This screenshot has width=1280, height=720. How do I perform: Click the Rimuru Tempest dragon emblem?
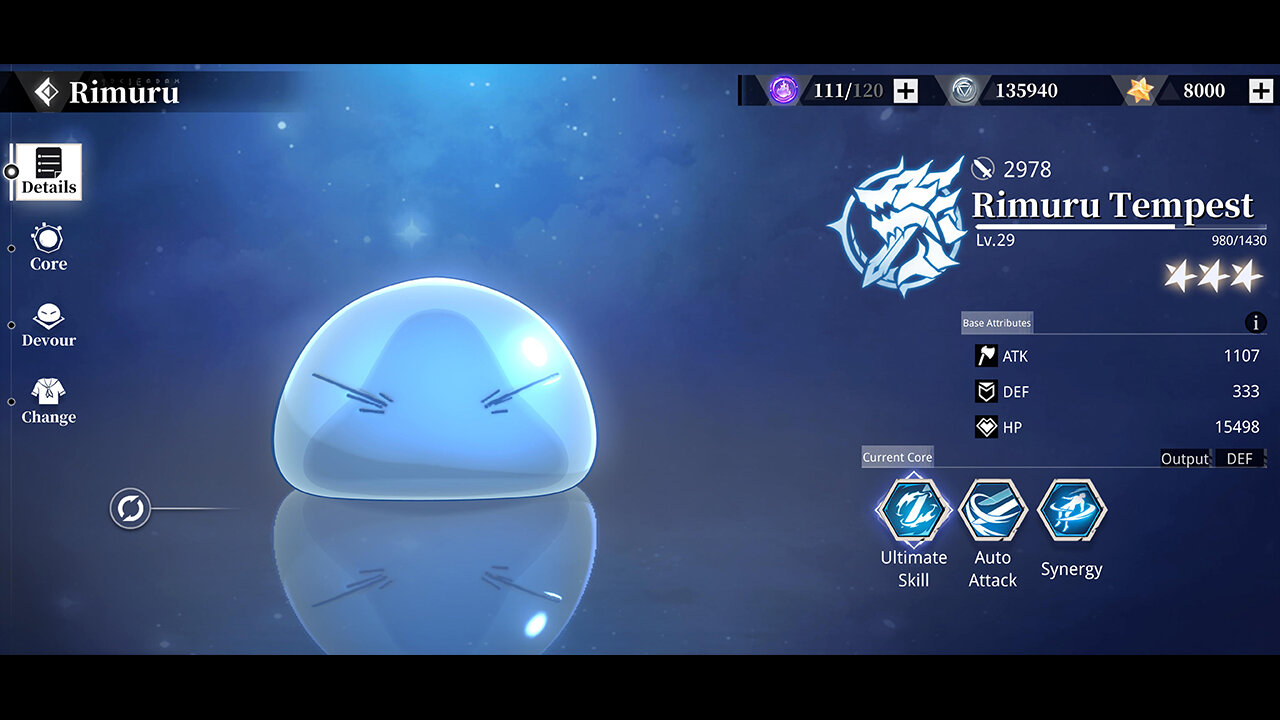pyautogui.click(x=896, y=227)
